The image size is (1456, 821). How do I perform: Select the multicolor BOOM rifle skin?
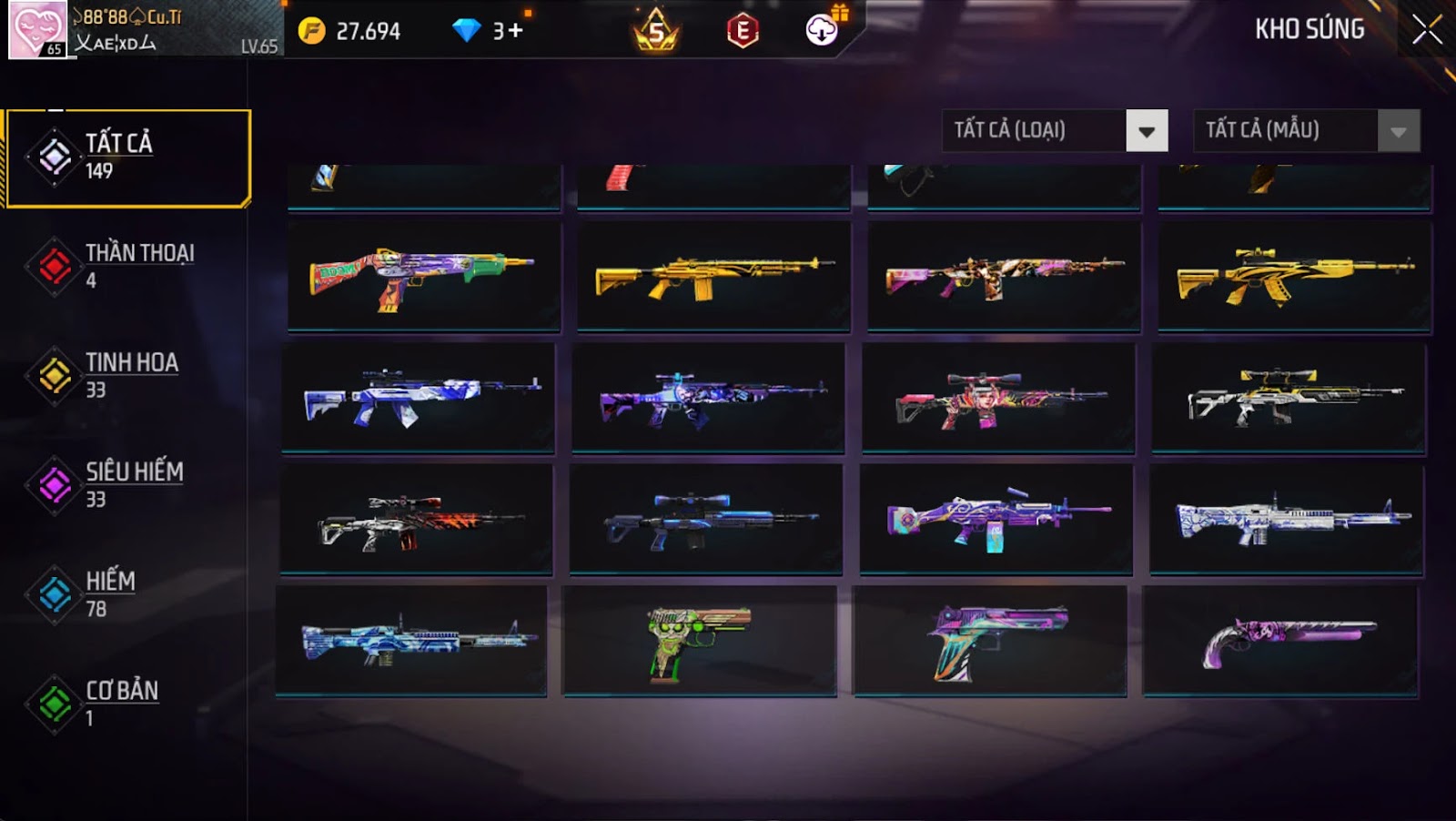click(424, 276)
